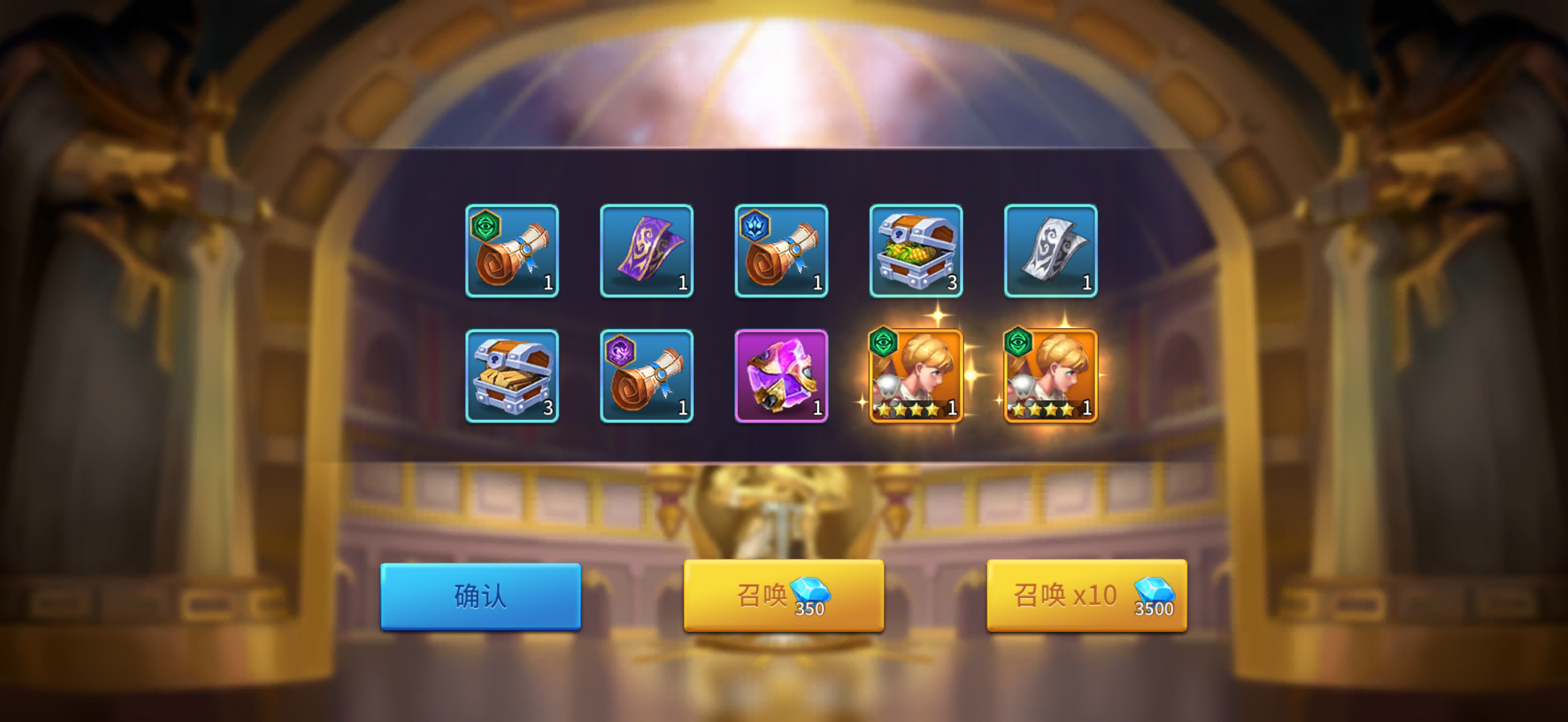The image size is (1568, 722).
Task: Select the food chest showing quantity 3
Action: [917, 252]
